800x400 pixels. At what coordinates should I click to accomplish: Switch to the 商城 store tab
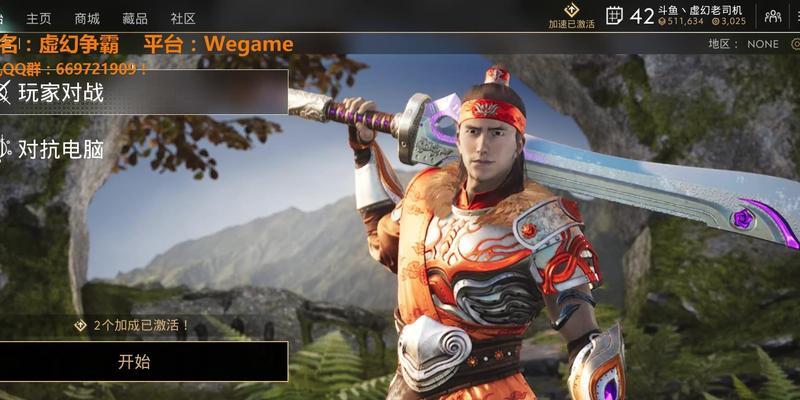coord(87,18)
